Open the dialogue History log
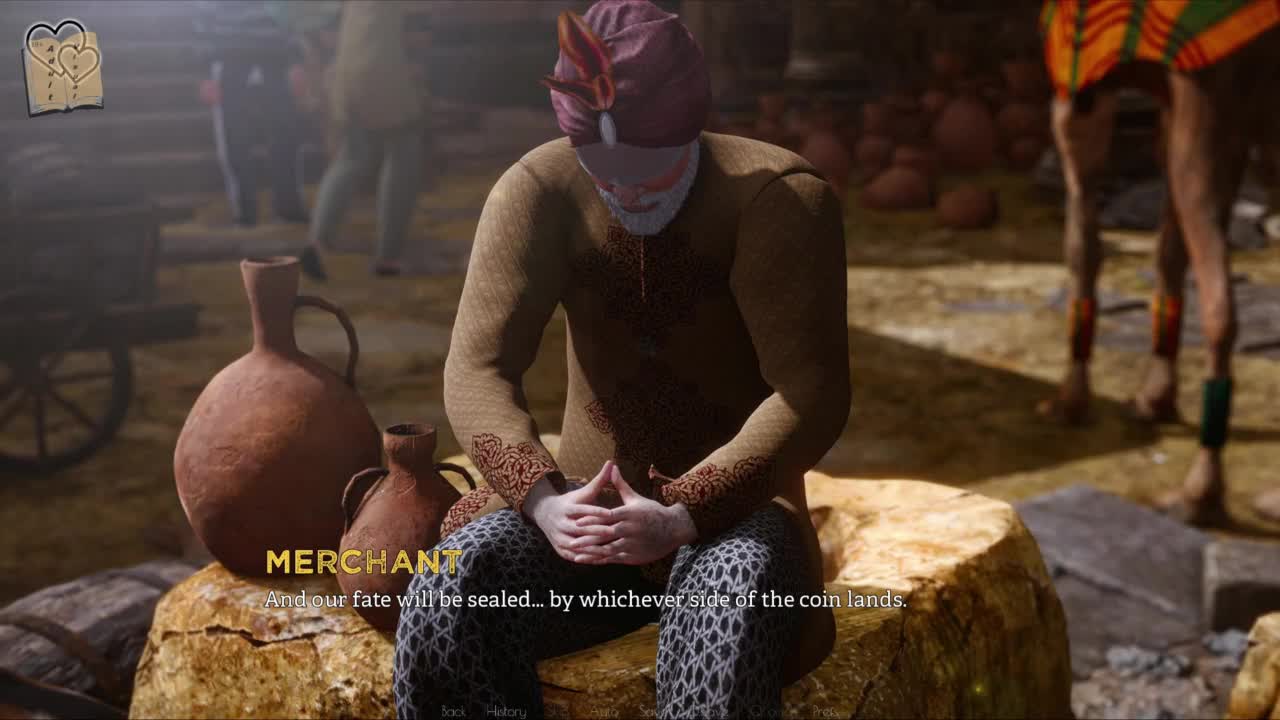Screen dimensions: 1280x720 click(x=505, y=711)
